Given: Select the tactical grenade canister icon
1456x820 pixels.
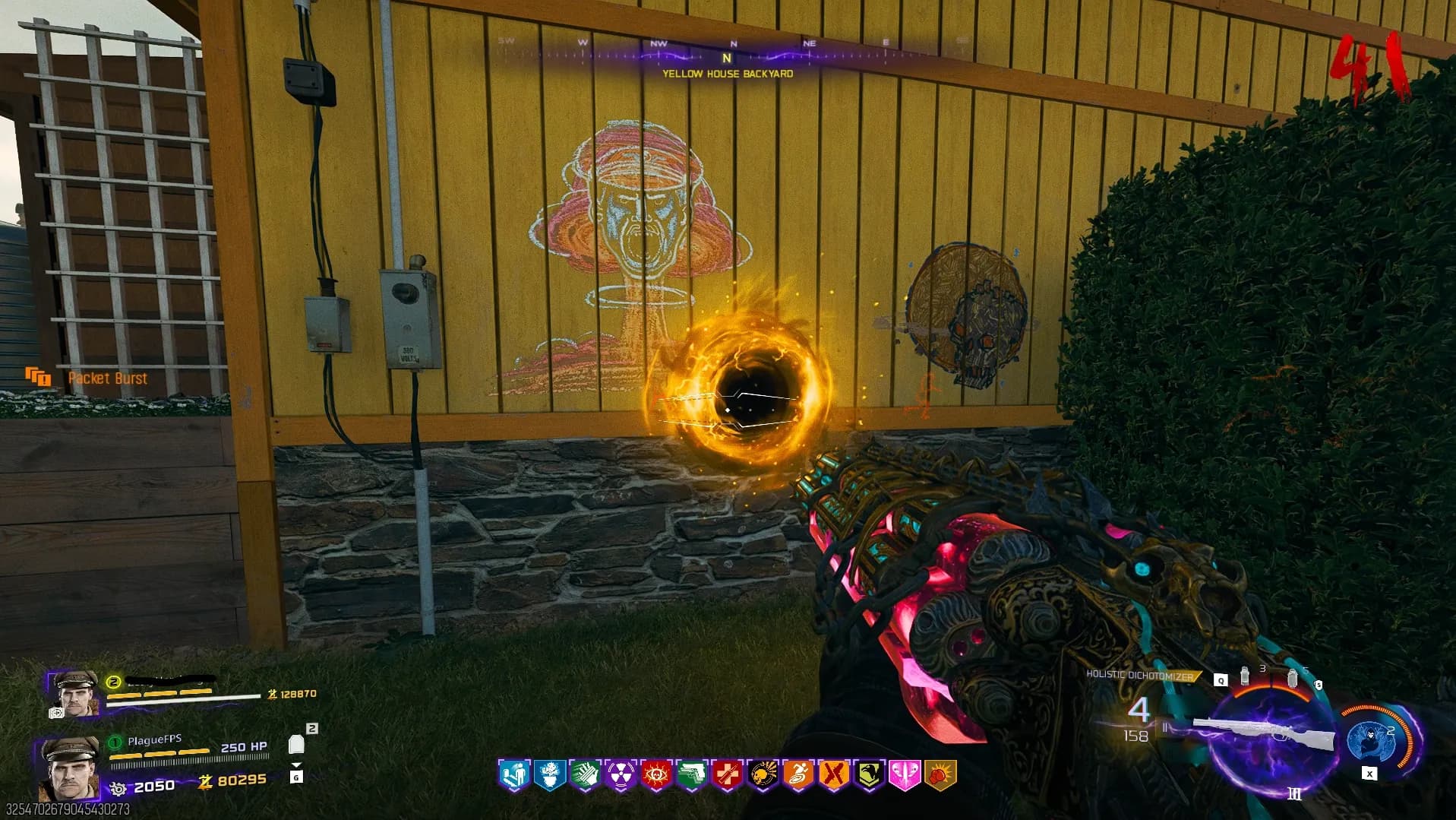Looking at the screenshot, I should point(1244,676).
